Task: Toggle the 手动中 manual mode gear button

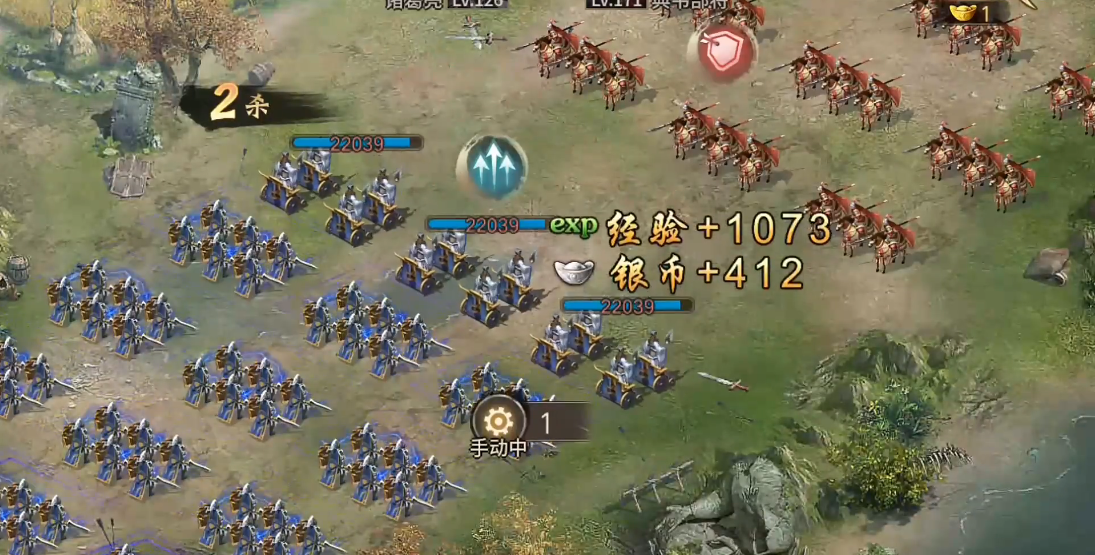Action: point(498,423)
